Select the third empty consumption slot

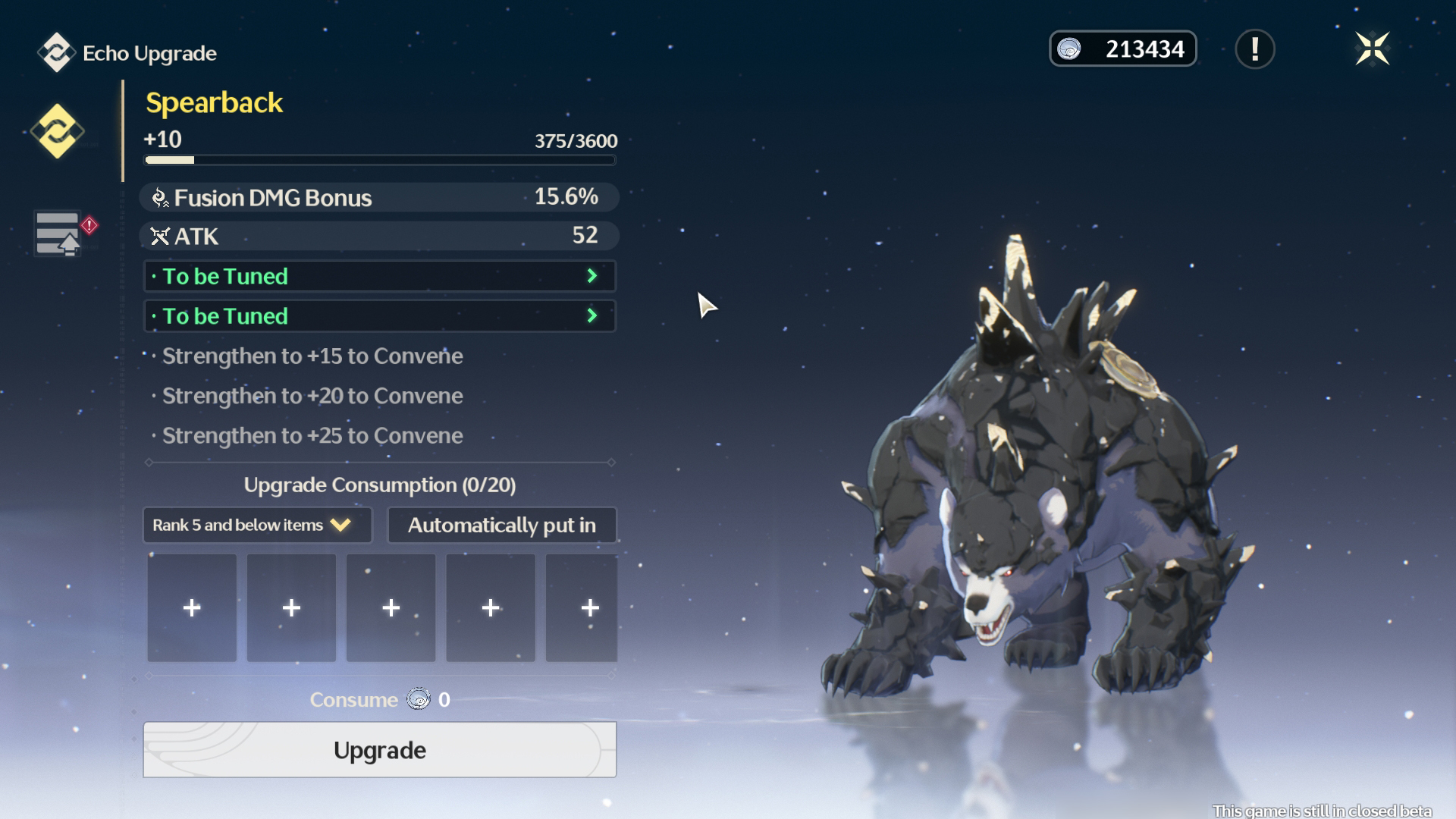click(391, 607)
